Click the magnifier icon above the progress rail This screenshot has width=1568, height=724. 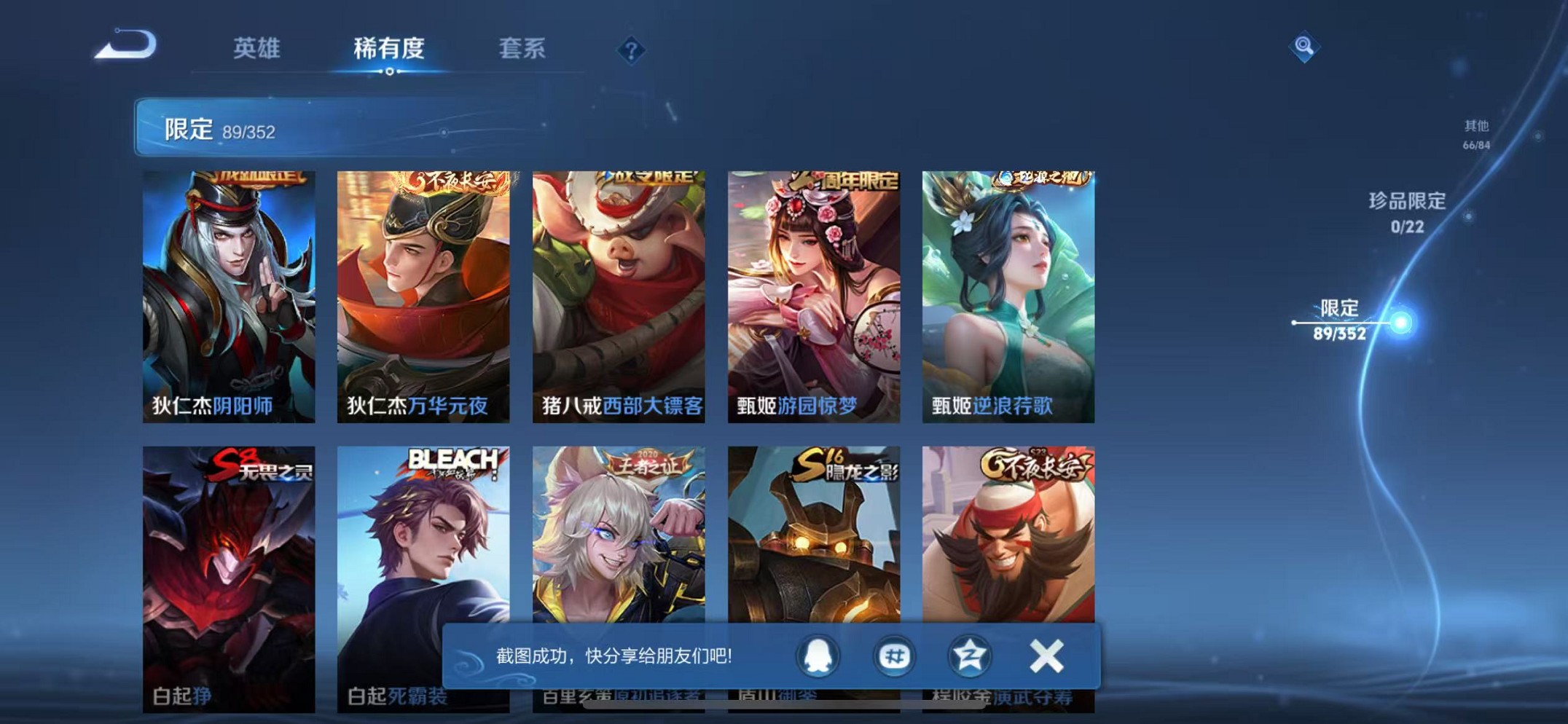pos(1305,48)
